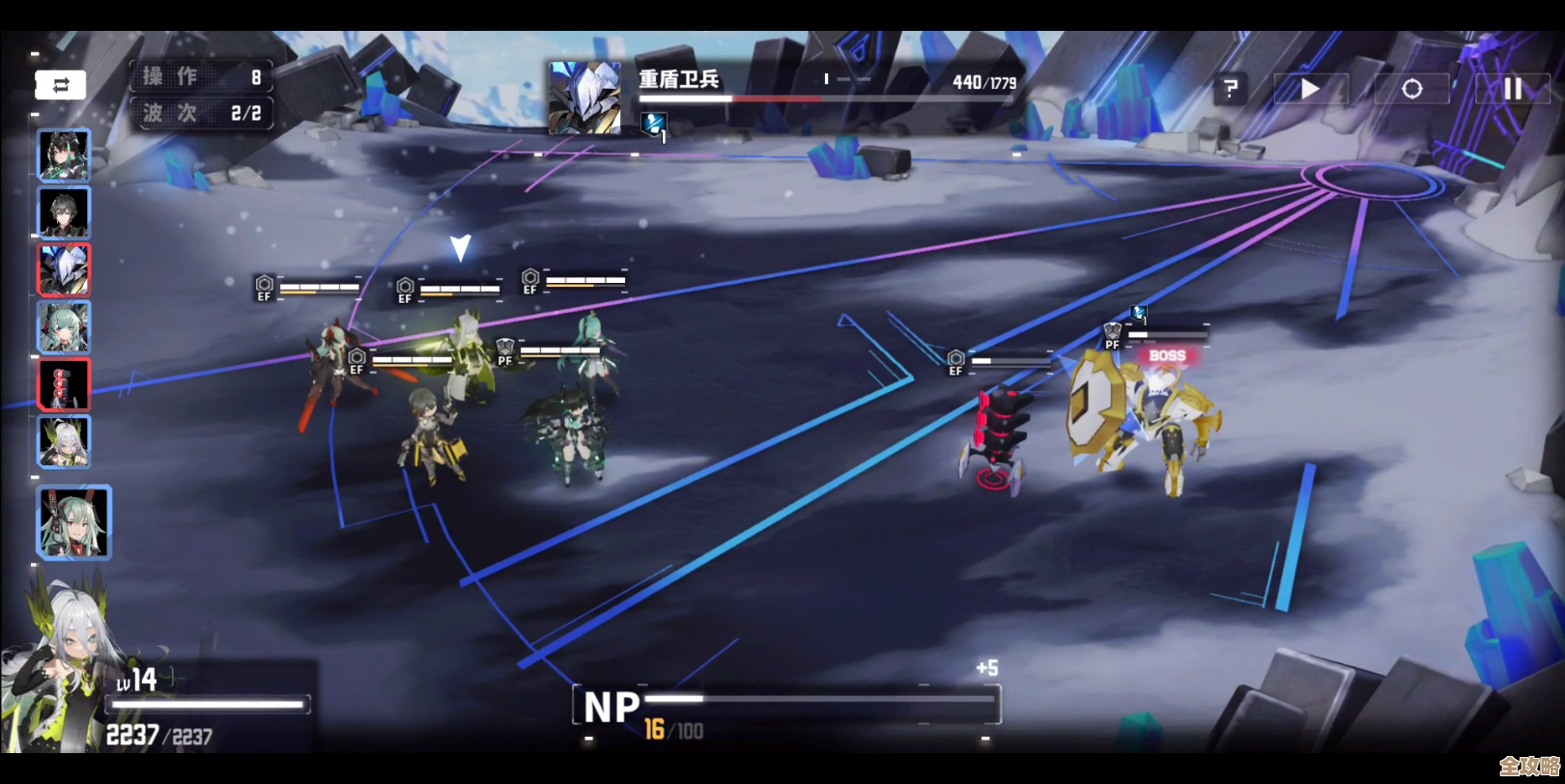Activate the play triangle auto-battle button
1565x784 pixels.
[x=1310, y=90]
